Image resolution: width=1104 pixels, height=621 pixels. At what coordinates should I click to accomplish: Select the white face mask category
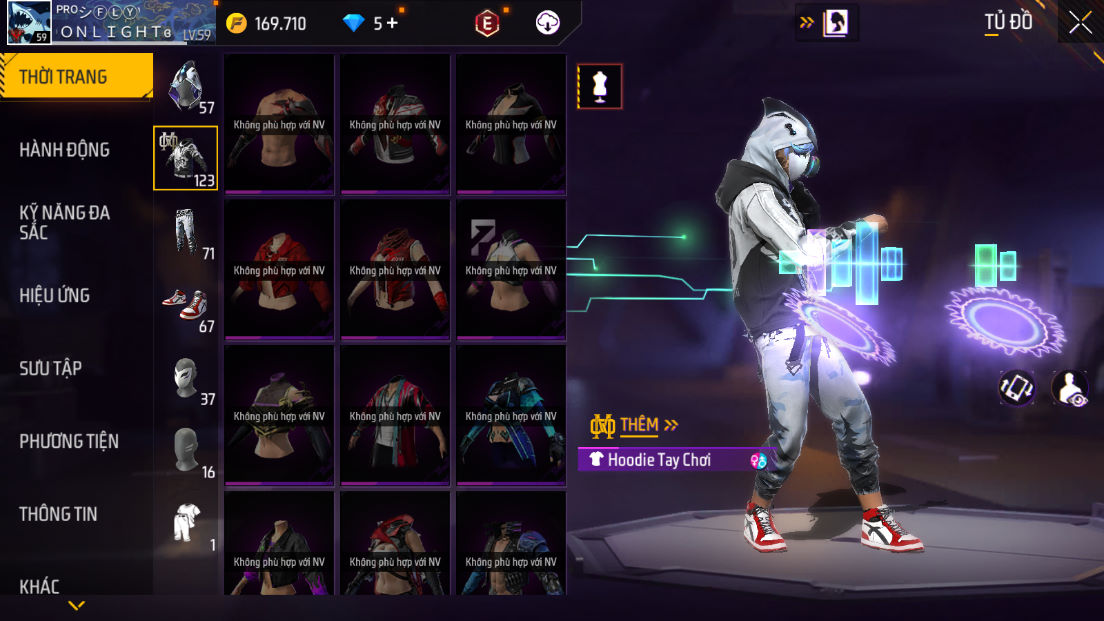click(x=185, y=377)
